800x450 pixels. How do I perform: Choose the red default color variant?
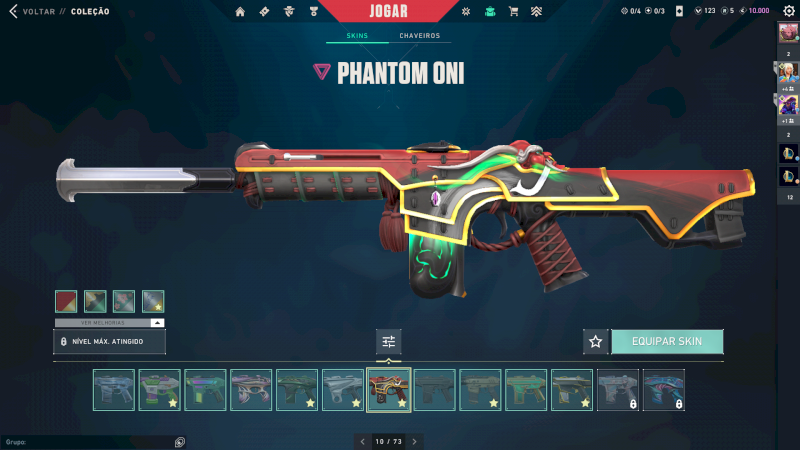(66, 300)
